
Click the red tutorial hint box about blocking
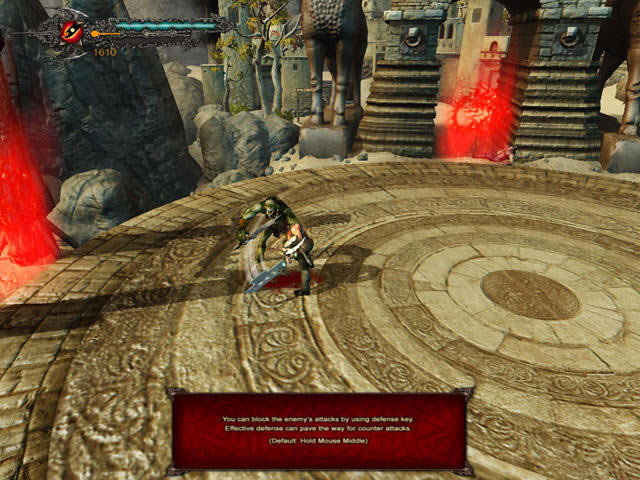pyautogui.click(x=320, y=430)
